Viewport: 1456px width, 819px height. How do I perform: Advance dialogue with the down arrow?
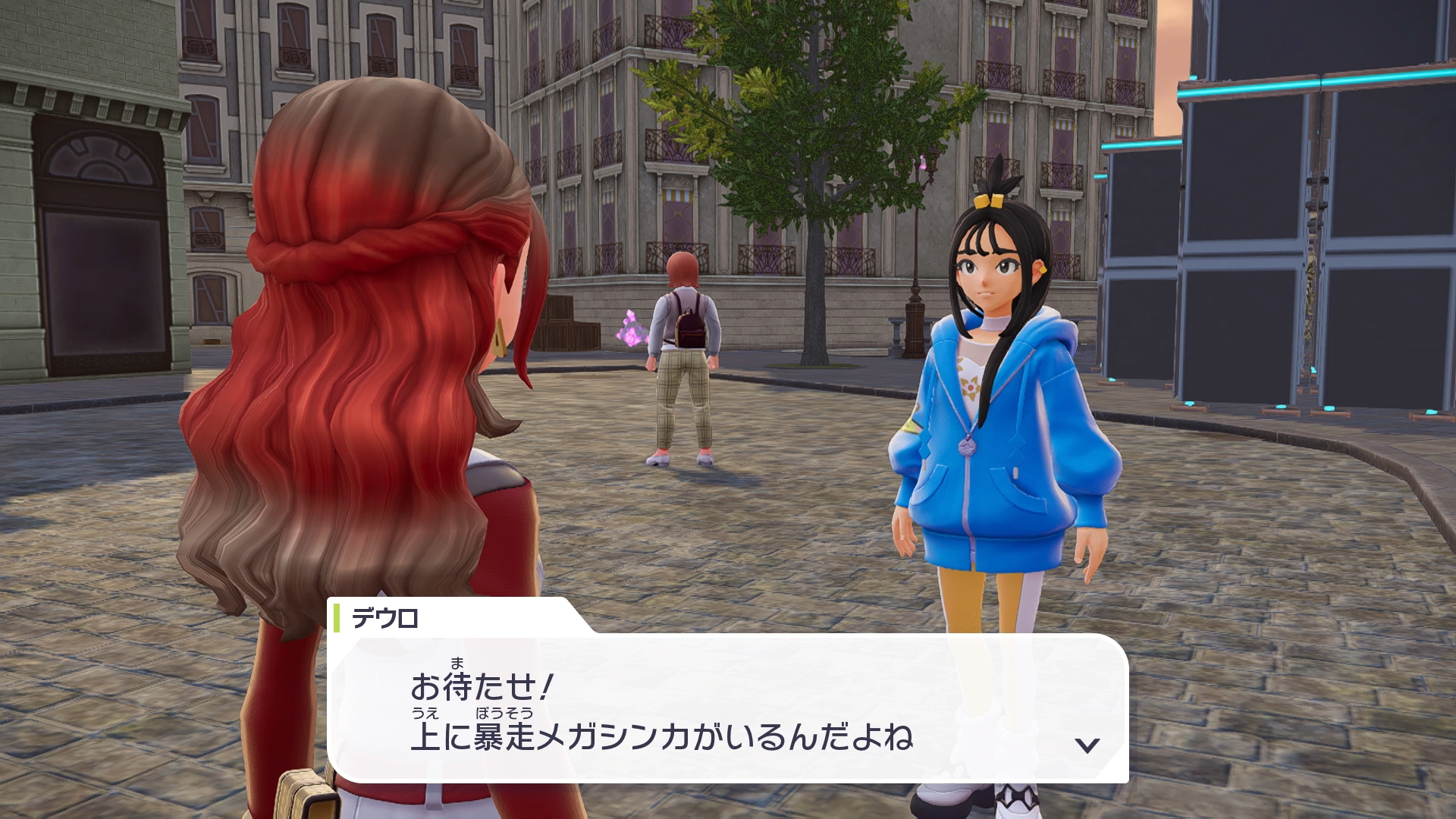click(x=1087, y=745)
